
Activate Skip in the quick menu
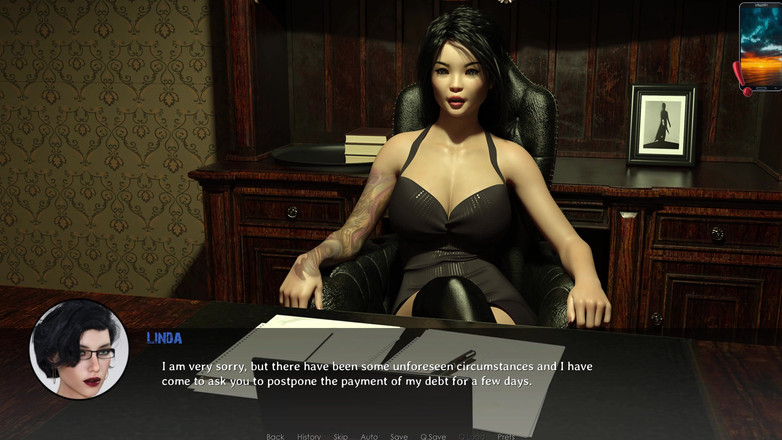point(341,436)
